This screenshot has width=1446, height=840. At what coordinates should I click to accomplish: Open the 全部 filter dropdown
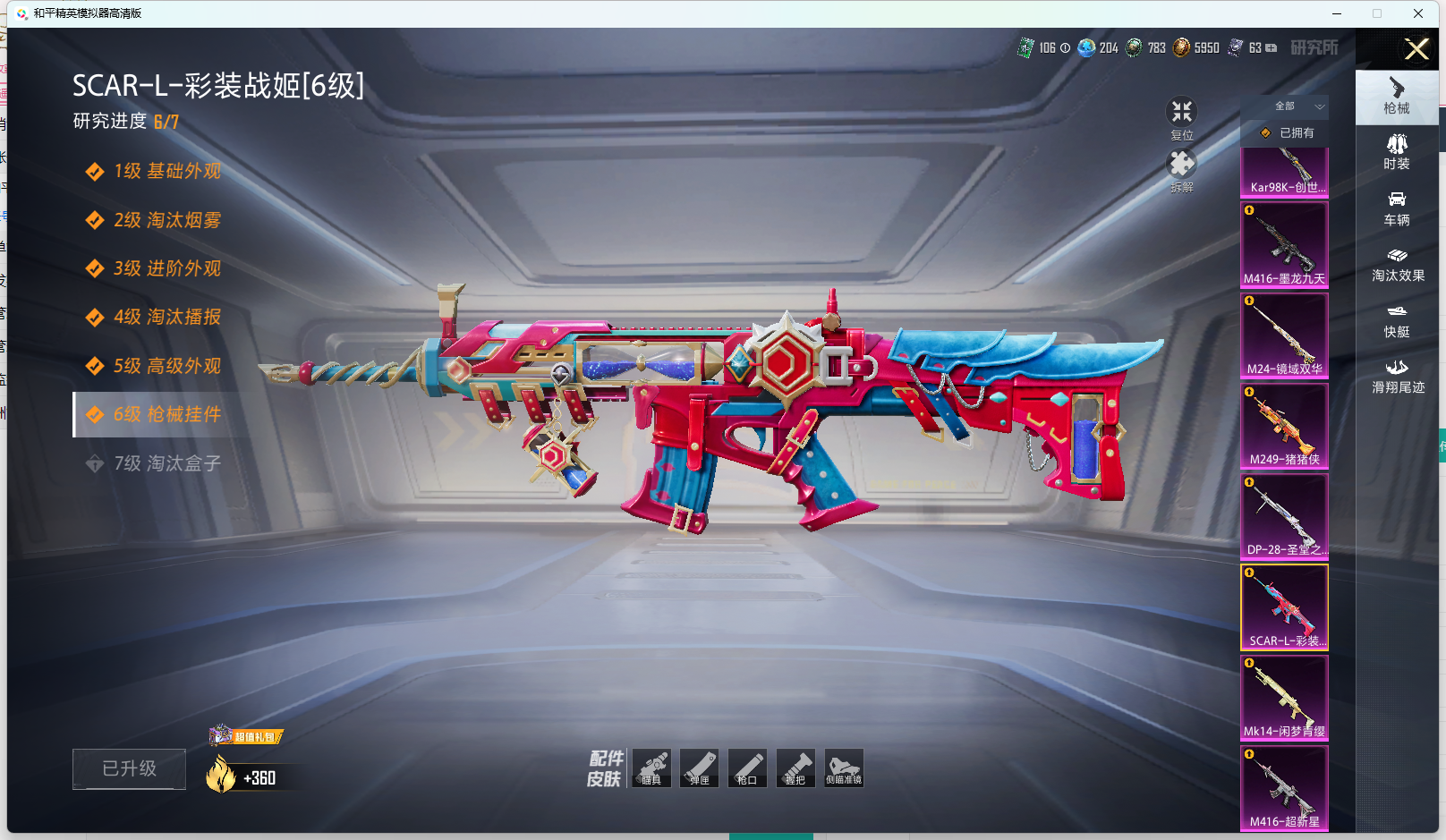pos(1297,106)
